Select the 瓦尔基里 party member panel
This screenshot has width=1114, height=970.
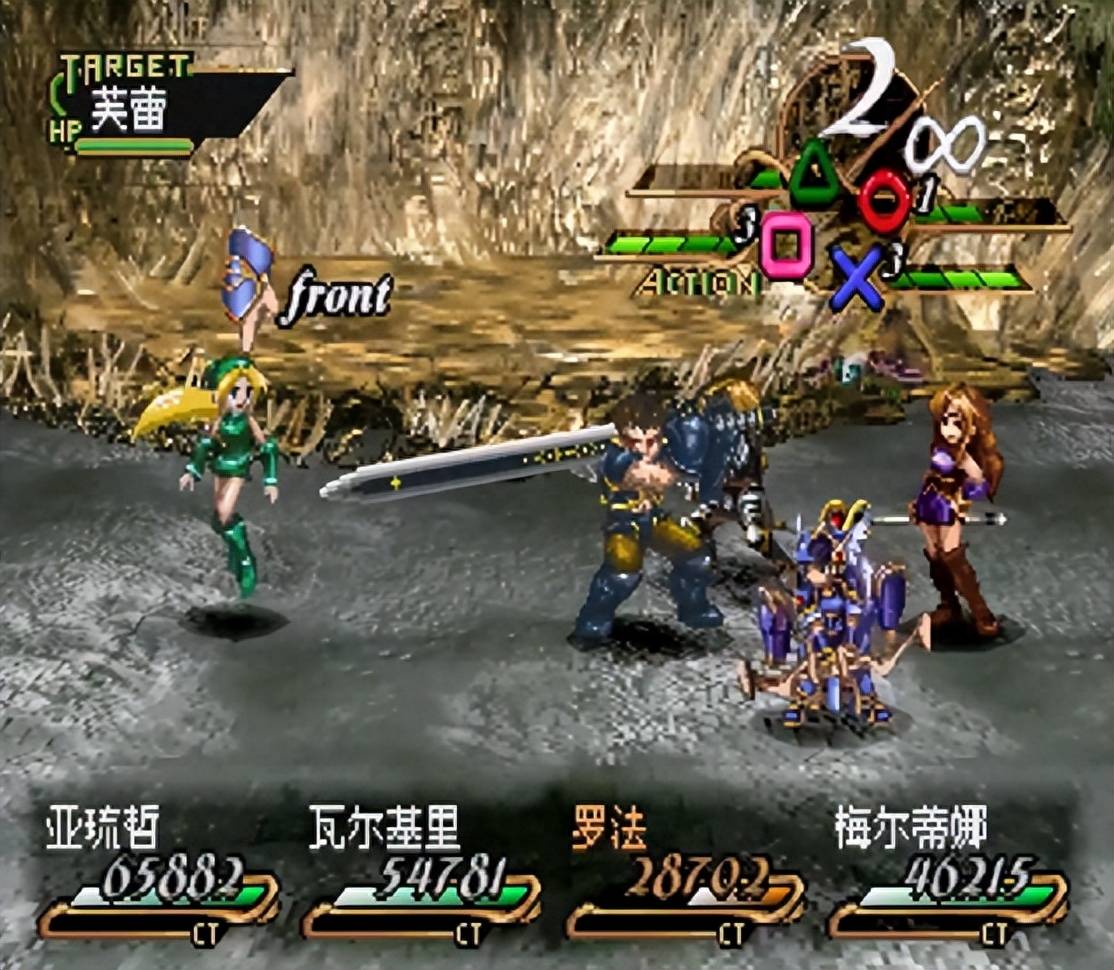pyautogui.click(x=420, y=875)
